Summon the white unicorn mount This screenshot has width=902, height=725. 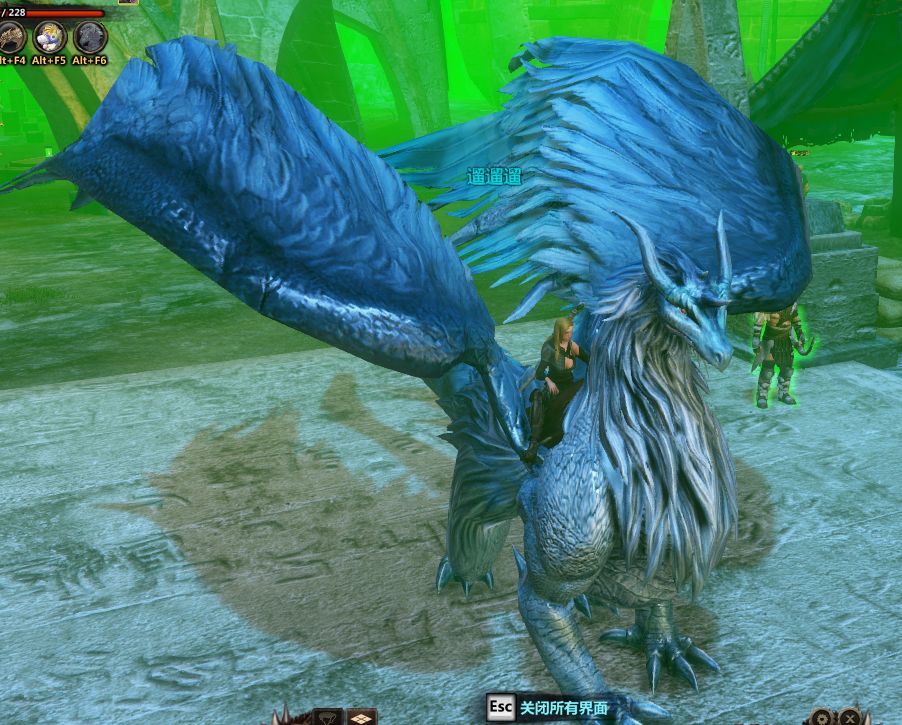(50, 37)
